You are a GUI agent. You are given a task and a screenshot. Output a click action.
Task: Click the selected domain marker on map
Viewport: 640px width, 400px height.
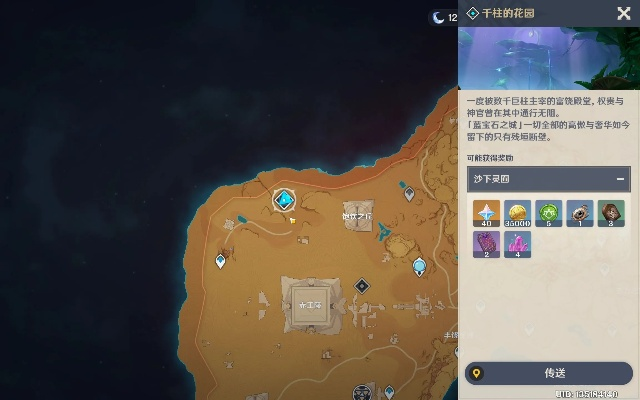286,198
